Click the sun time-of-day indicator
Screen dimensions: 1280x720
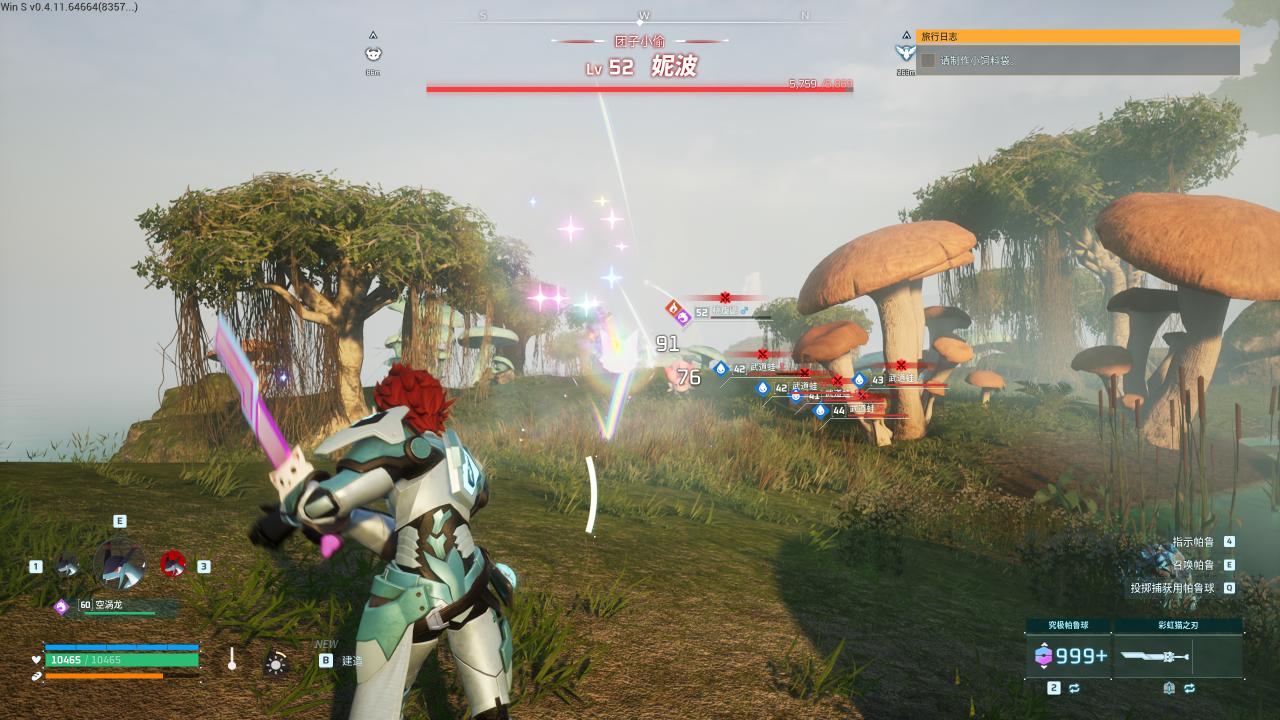click(276, 662)
